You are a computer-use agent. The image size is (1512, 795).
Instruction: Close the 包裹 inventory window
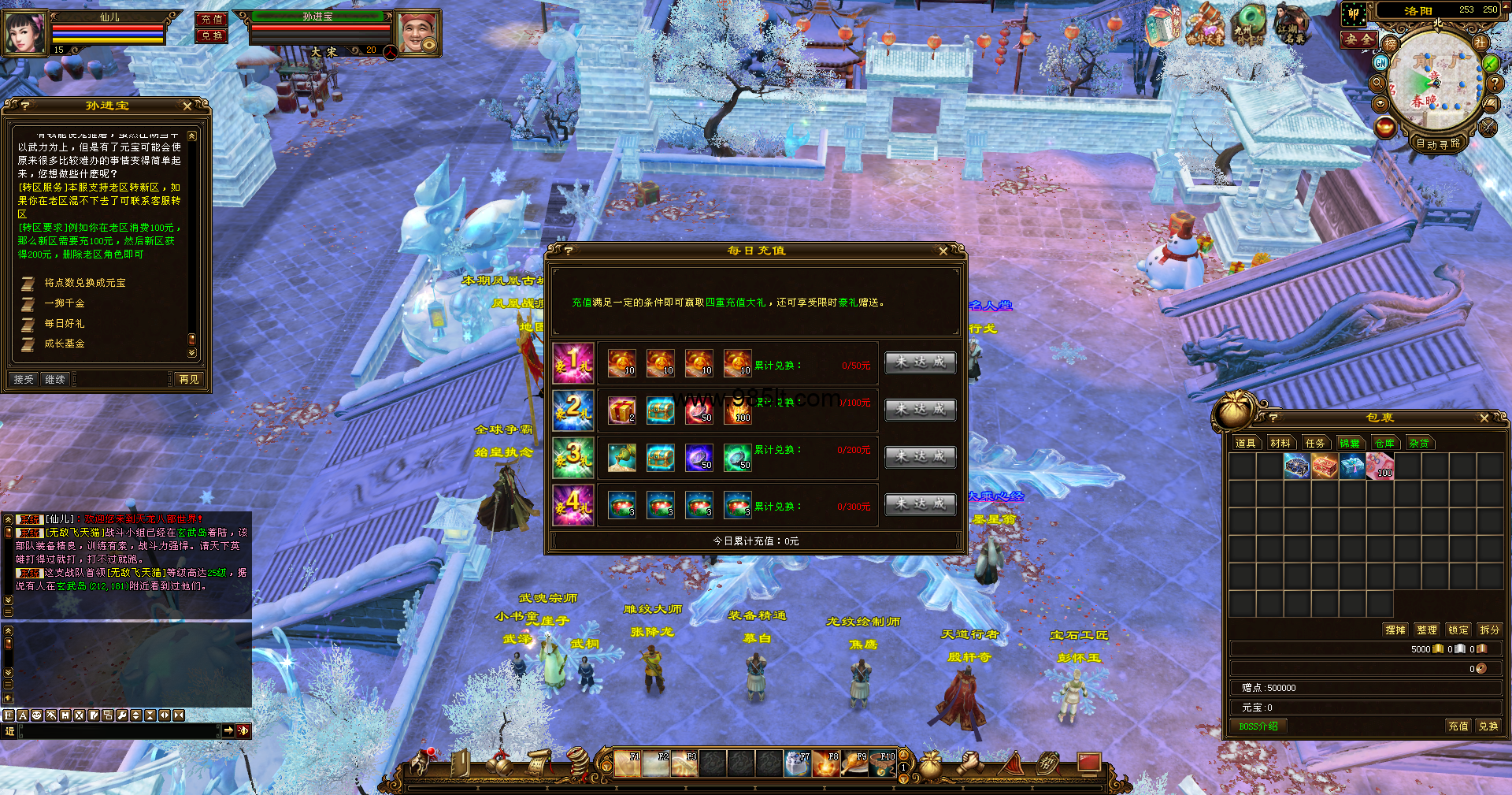1484,418
